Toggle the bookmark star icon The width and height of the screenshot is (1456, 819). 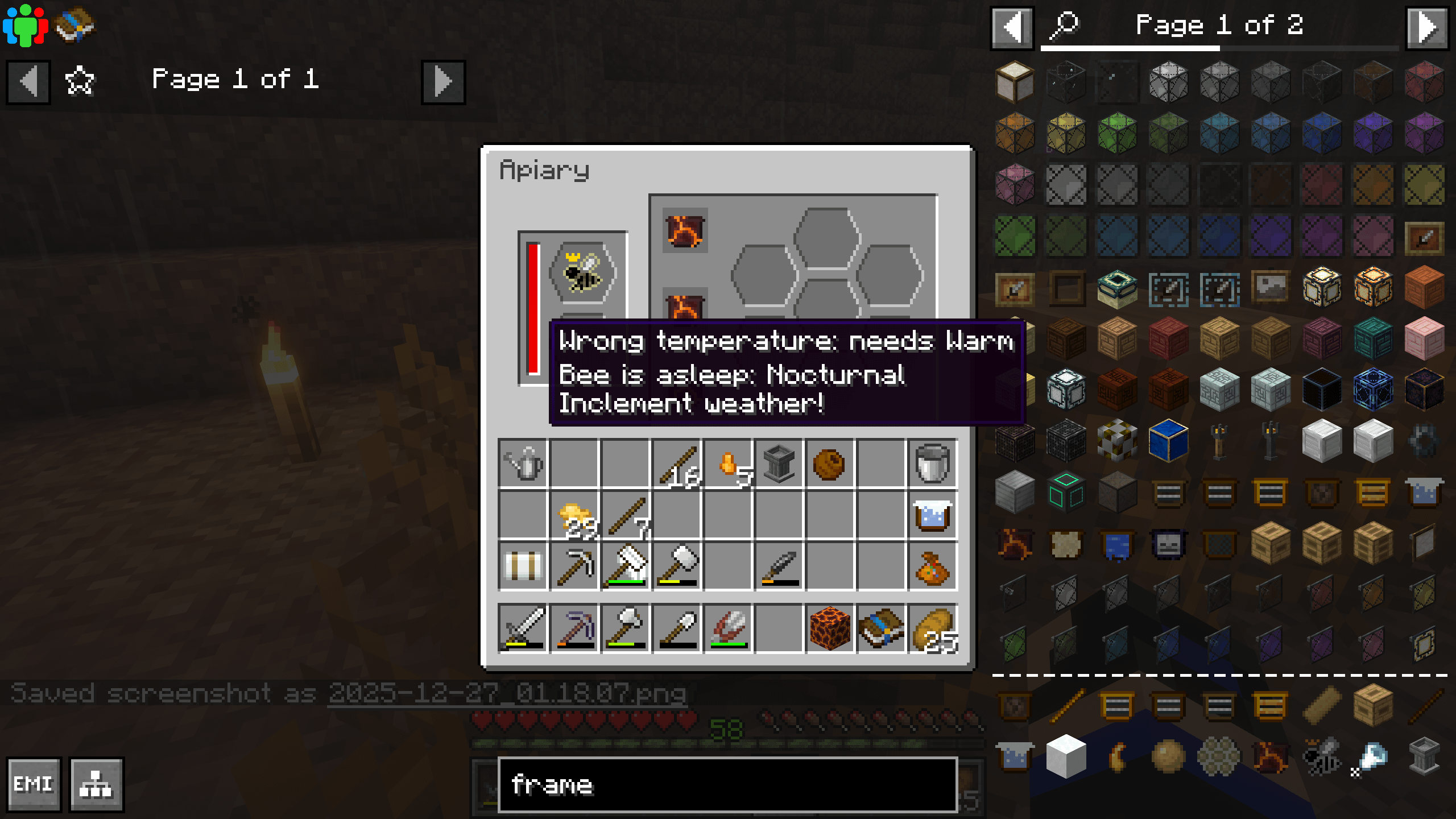[x=78, y=81]
